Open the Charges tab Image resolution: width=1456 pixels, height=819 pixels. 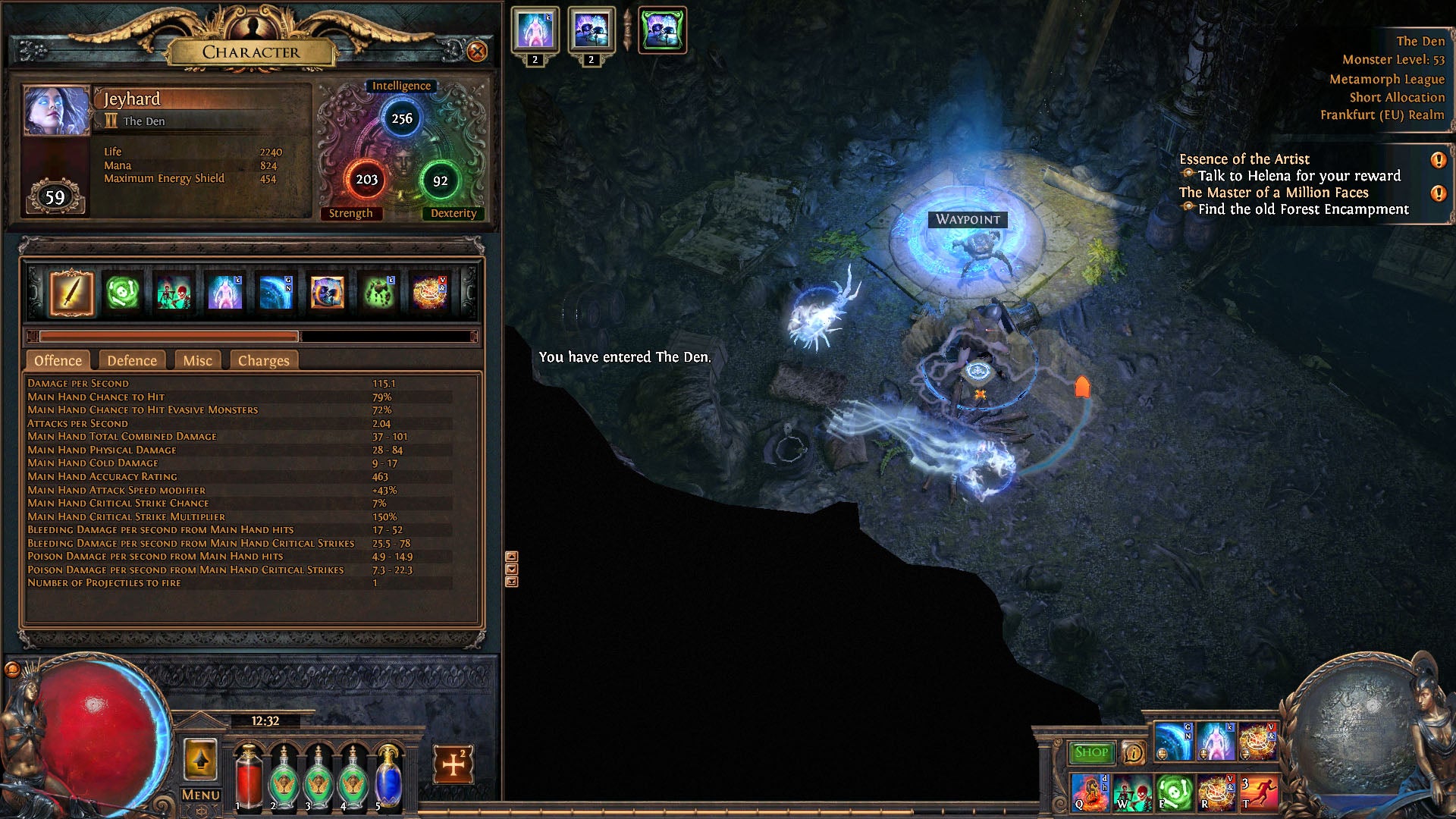point(263,360)
